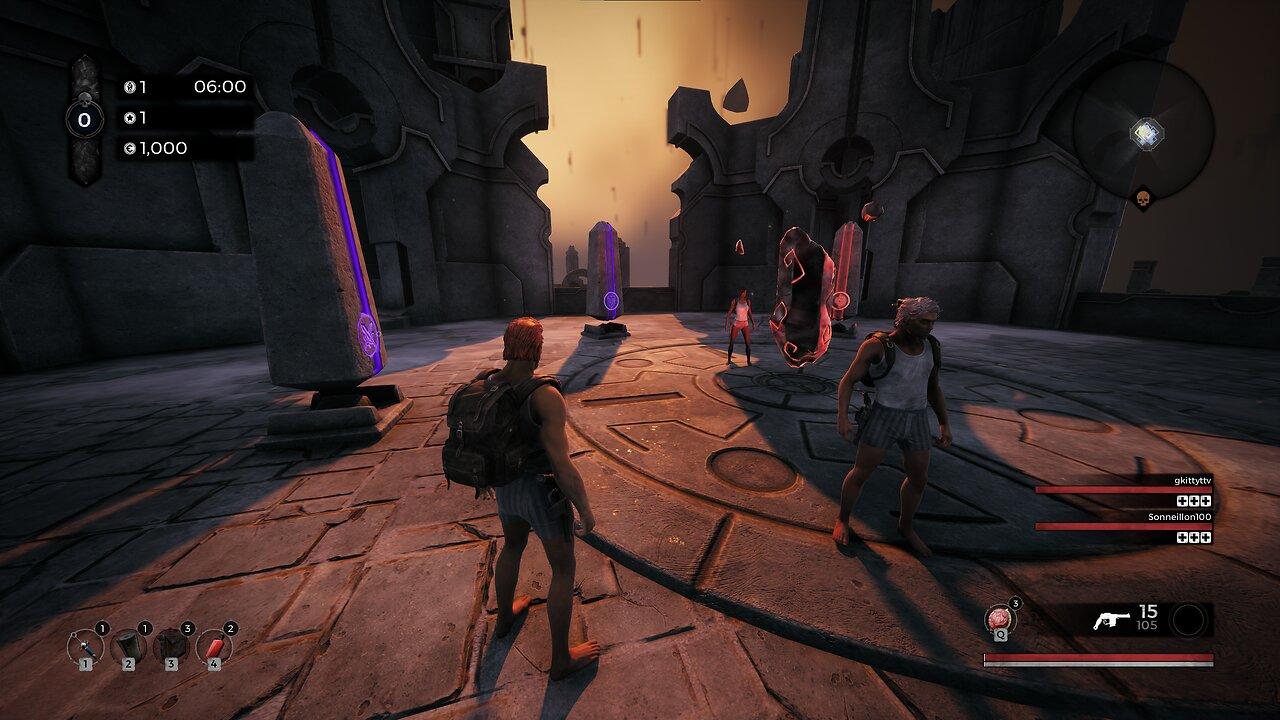Click the skull marker on the minimap edge
This screenshot has width=1280, height=720.
(x=1142, y=196)
